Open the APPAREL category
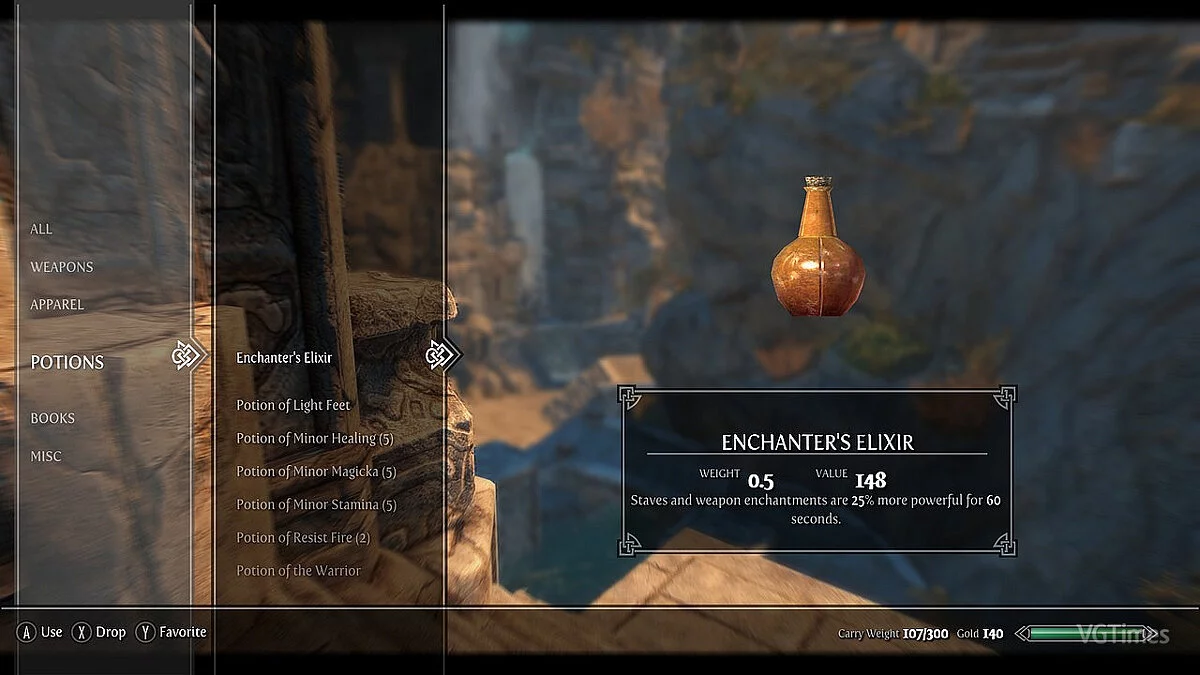The height and width of the screenshot is (675, 1200). coord(57,304)
